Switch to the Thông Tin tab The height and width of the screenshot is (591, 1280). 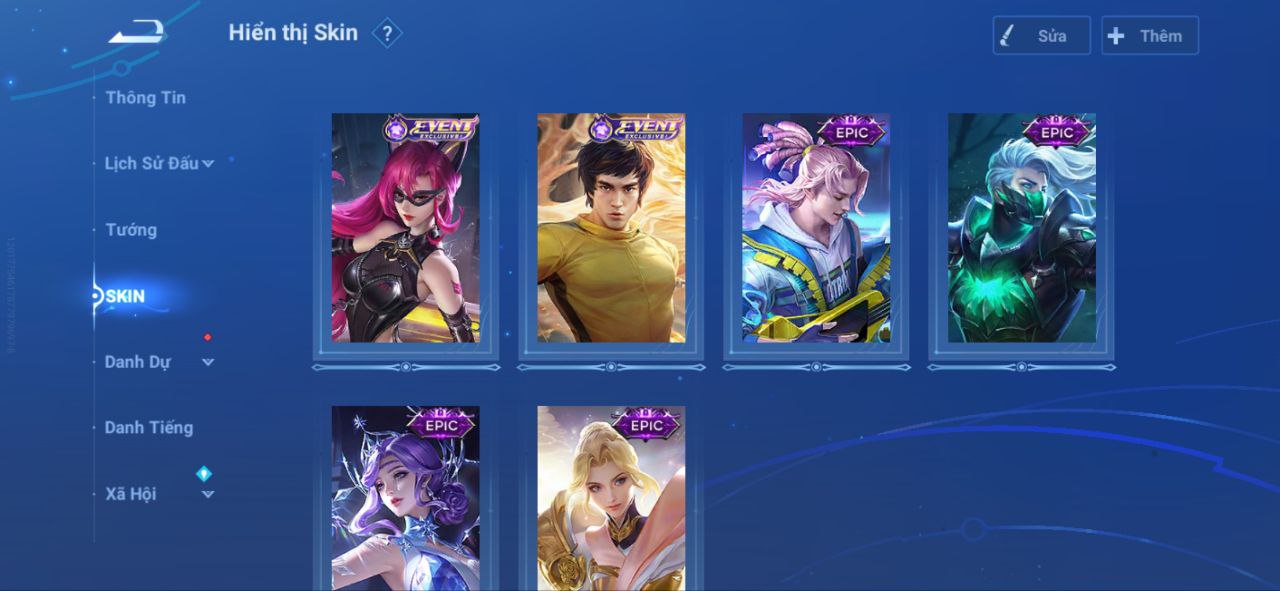pyautogui.click(x=145, y=98)
